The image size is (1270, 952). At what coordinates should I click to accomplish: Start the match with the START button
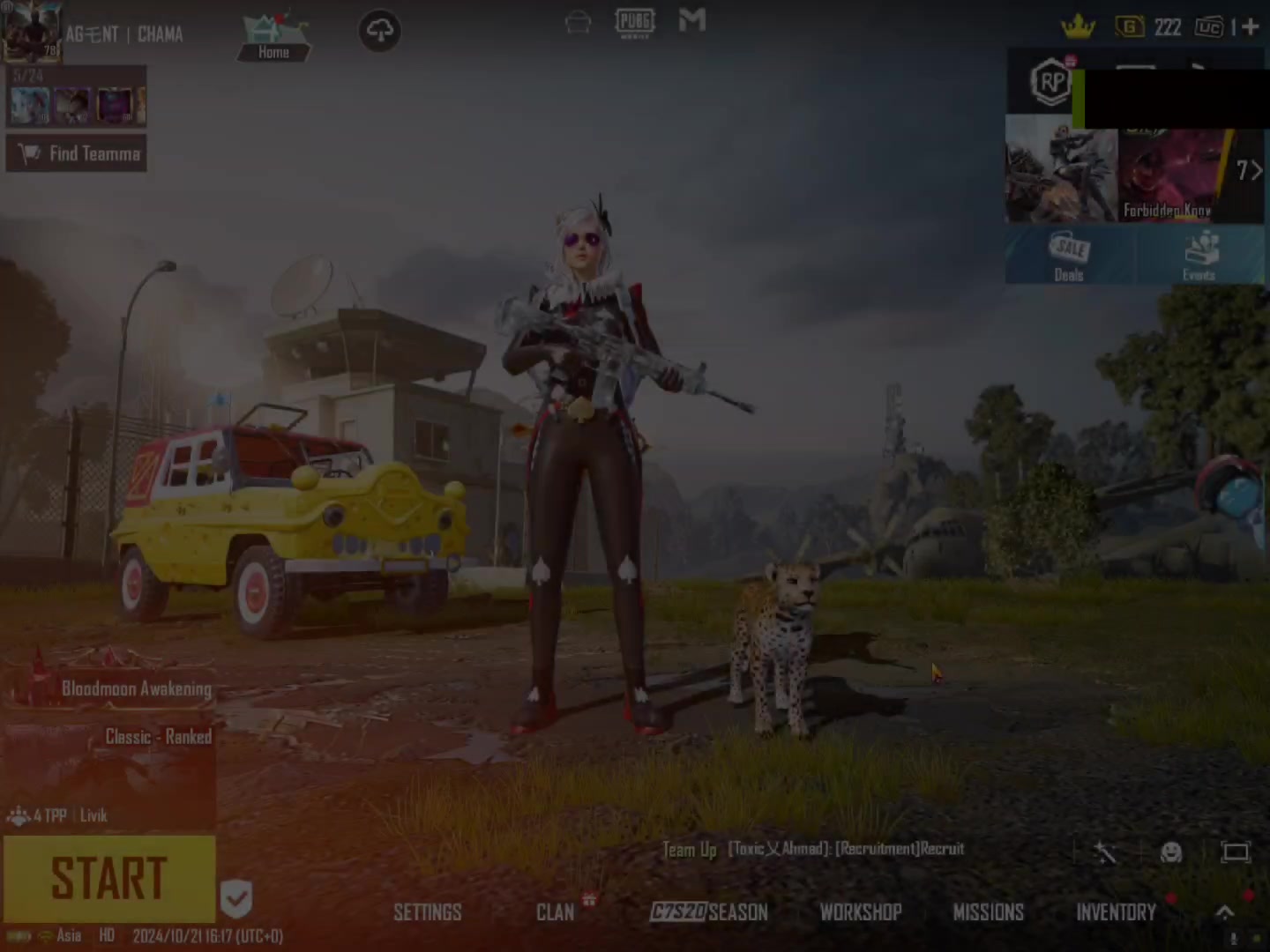pyautogui.click(x=108, y=878)
